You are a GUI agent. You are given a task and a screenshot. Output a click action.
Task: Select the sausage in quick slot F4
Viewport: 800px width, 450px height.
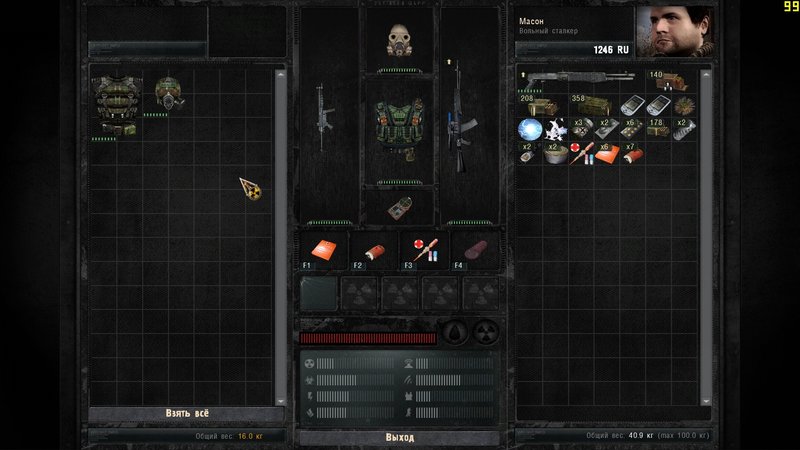[x=473, y=250]
